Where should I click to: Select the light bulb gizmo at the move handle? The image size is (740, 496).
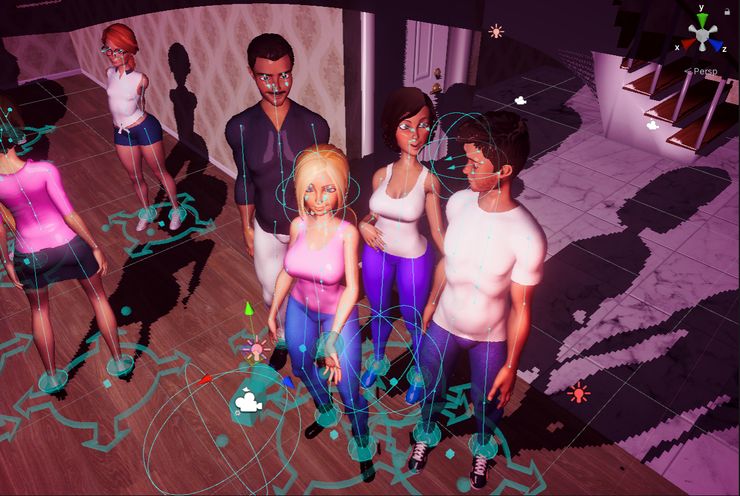pyautogui.click(x=255, y=350)
